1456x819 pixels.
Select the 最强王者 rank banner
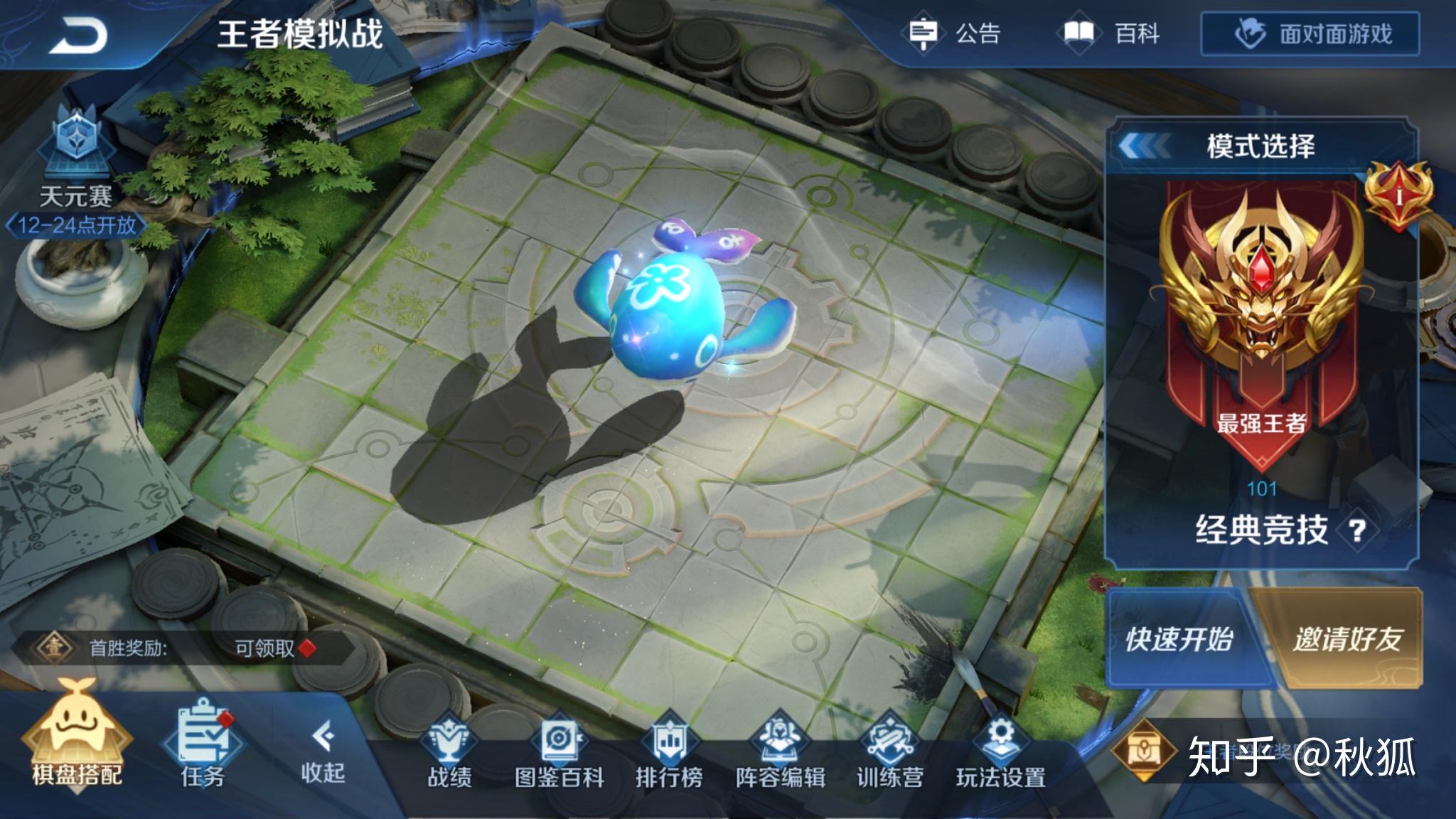(x=1260, y=320)
